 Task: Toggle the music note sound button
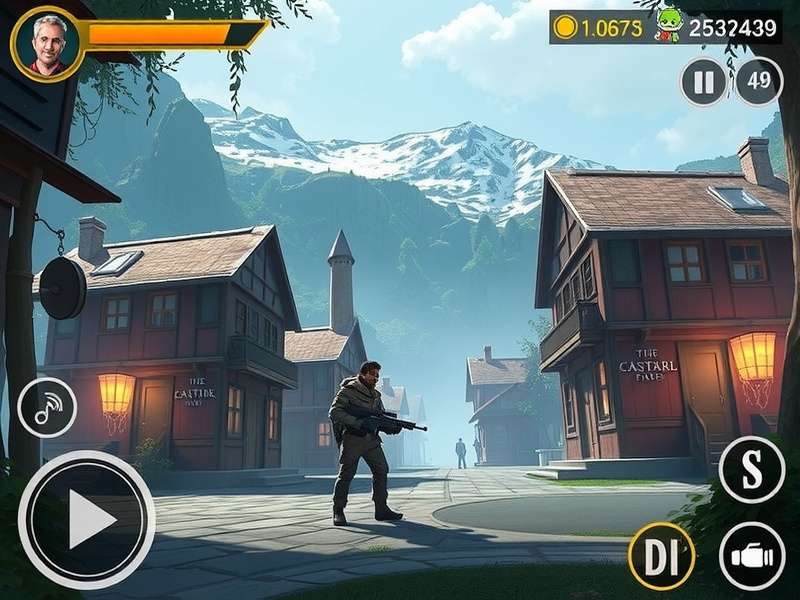[x=47, y=407]
